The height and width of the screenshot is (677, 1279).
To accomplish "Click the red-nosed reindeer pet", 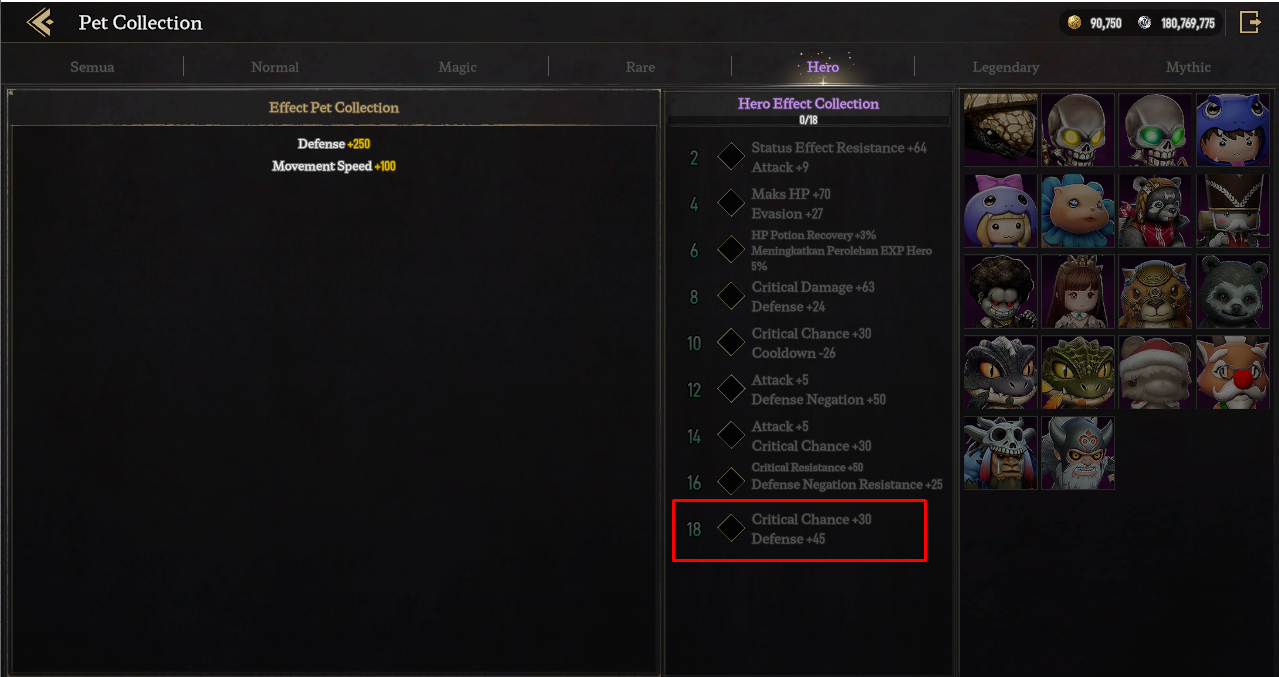I will pyautogui.click(x=1233, y=372).
